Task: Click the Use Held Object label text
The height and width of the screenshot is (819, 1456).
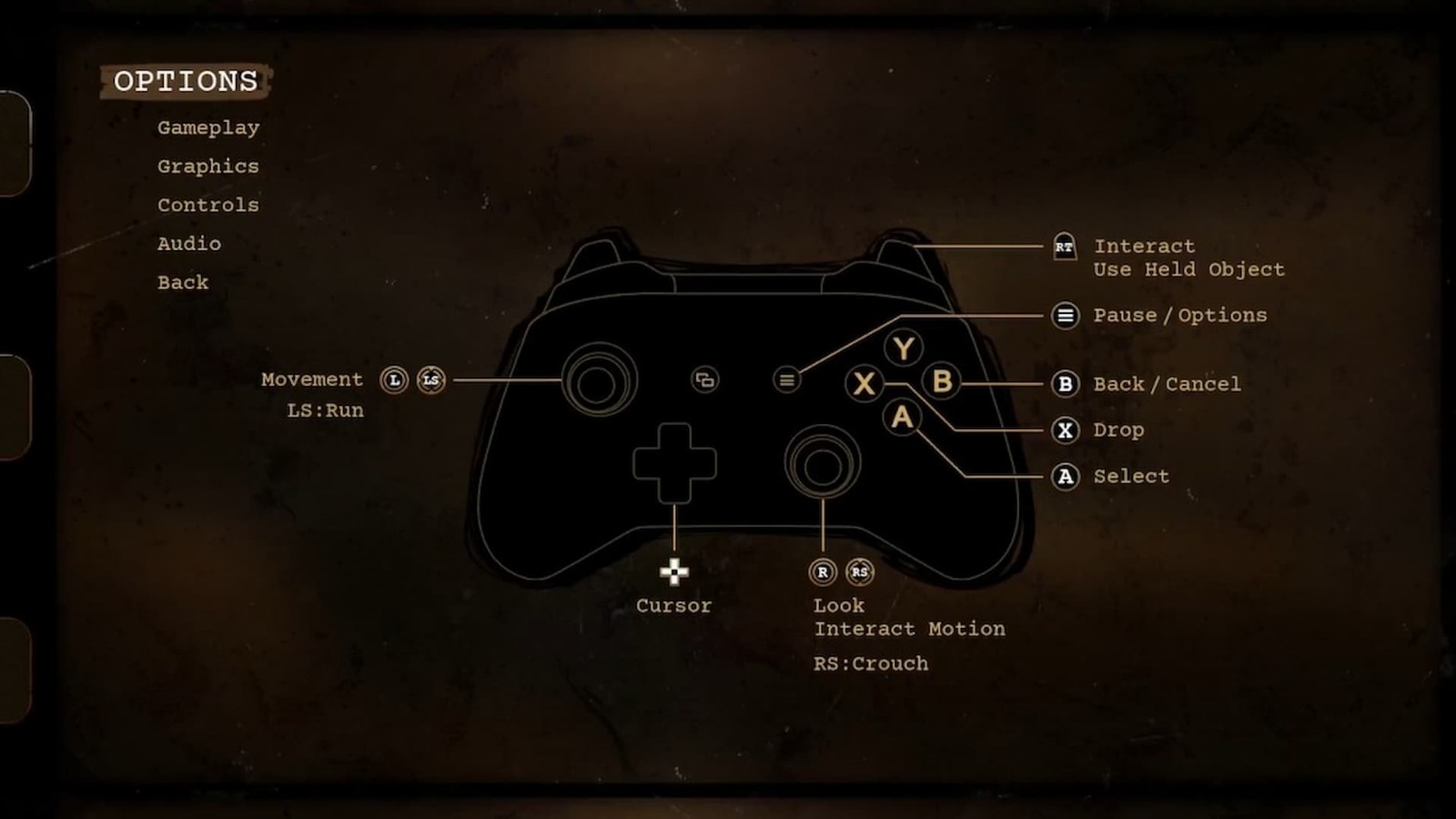Action: (1189, 269)
